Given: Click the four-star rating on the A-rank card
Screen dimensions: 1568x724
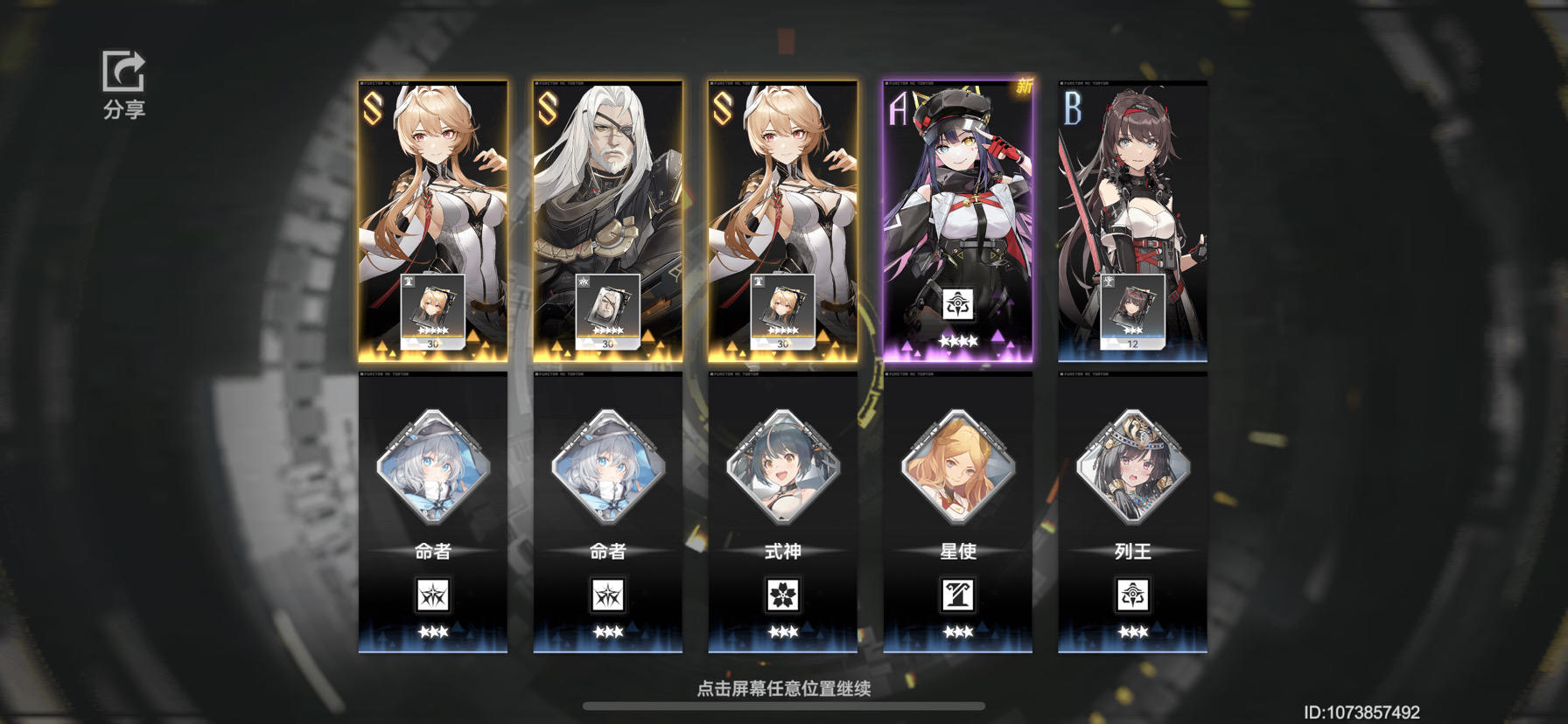Looking at the screenshot, I should coord(960,341).
